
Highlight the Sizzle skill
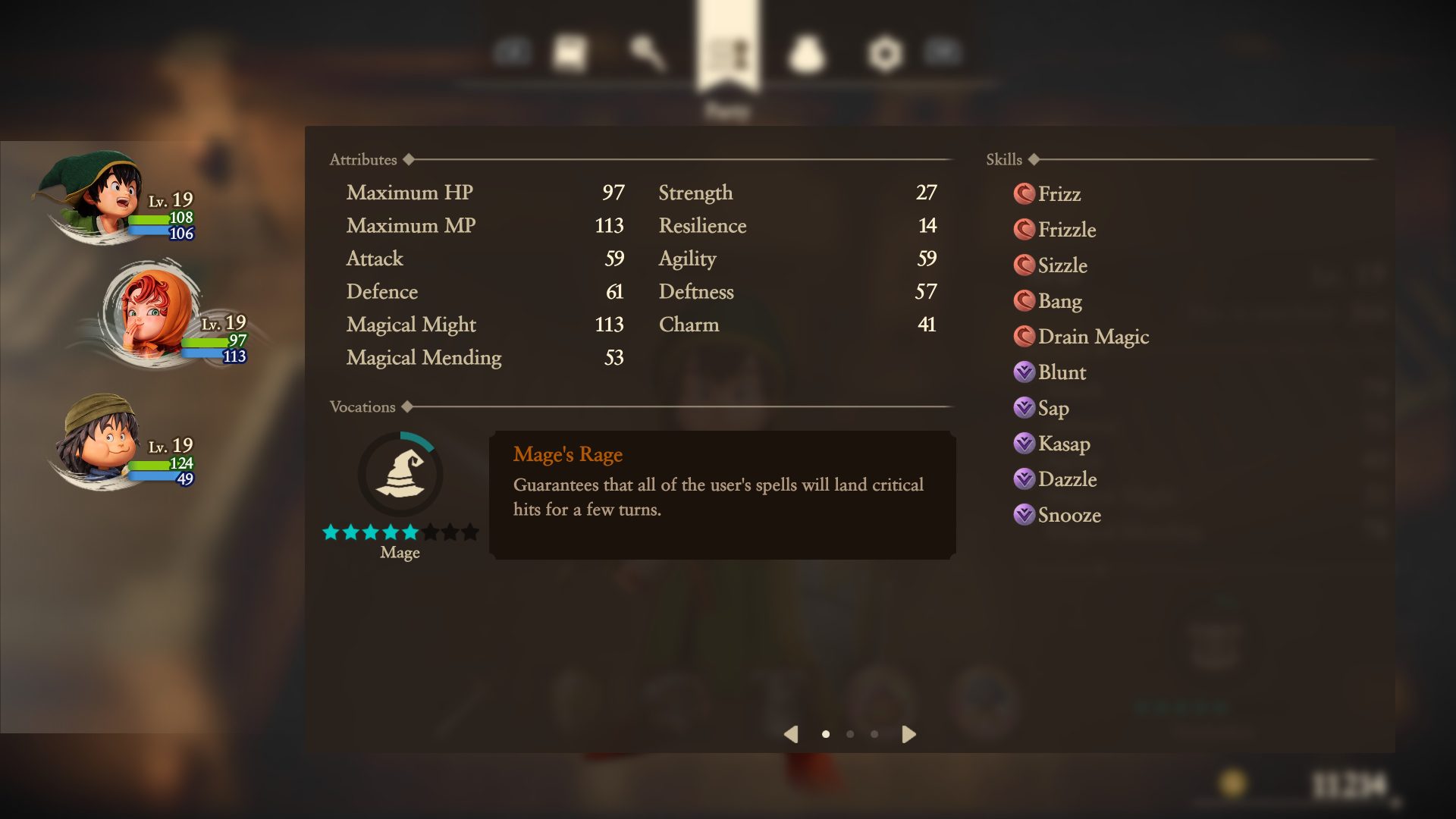[x=1062, y=265]
